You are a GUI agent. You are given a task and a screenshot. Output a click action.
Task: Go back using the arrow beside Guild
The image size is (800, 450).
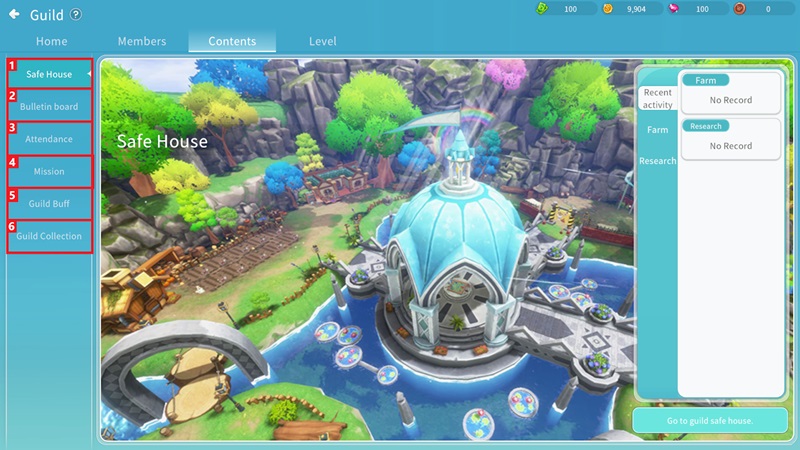14,14
